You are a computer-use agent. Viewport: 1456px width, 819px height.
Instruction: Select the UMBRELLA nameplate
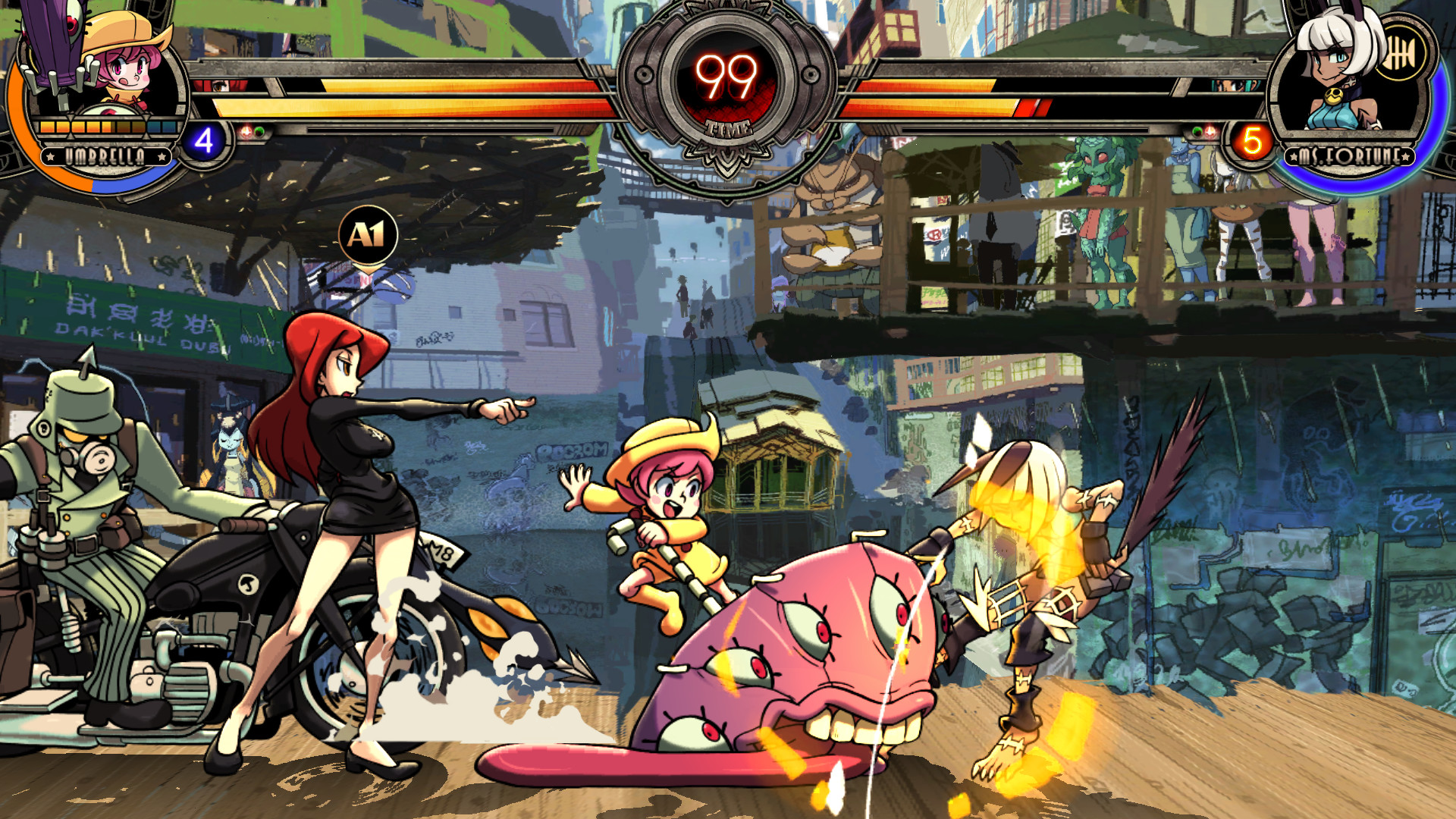[106, 156]
